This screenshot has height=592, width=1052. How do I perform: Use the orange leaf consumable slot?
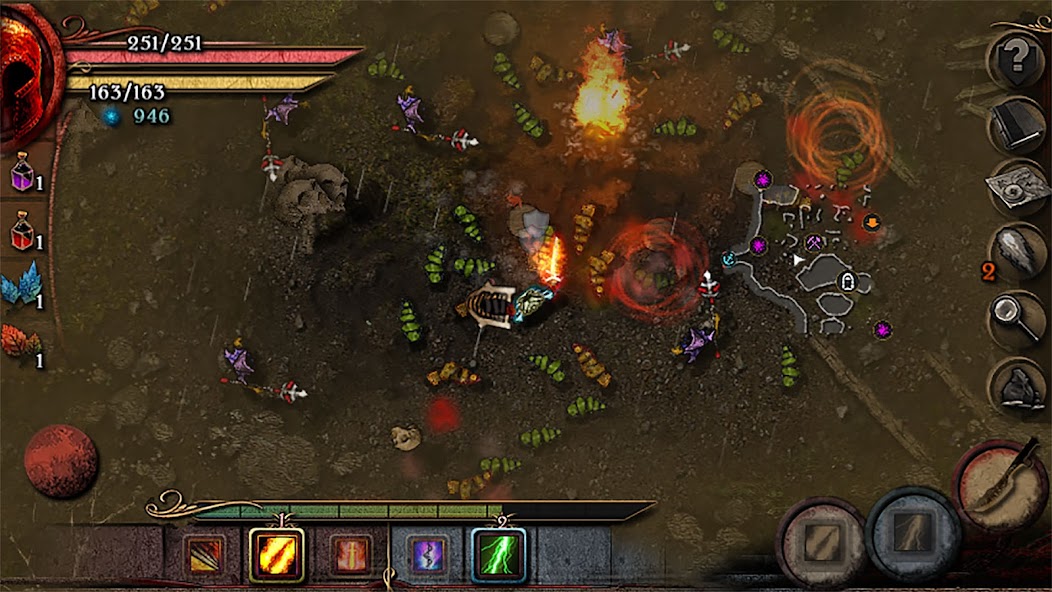pos(21,345)
